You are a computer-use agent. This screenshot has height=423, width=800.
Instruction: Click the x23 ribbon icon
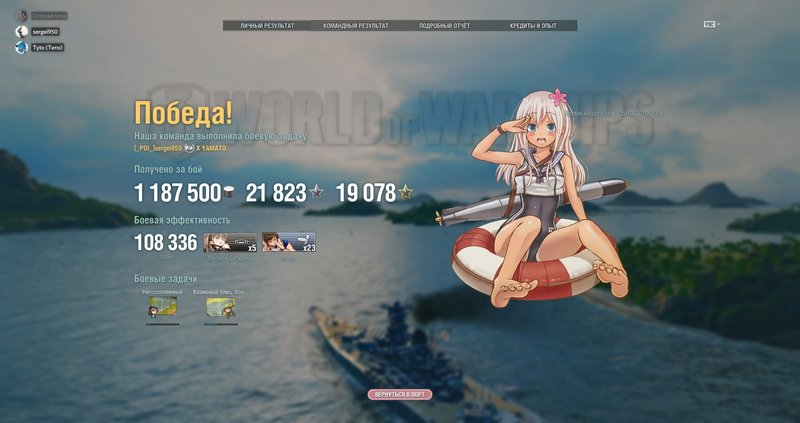pyautogui.click(x=288, y=242)
